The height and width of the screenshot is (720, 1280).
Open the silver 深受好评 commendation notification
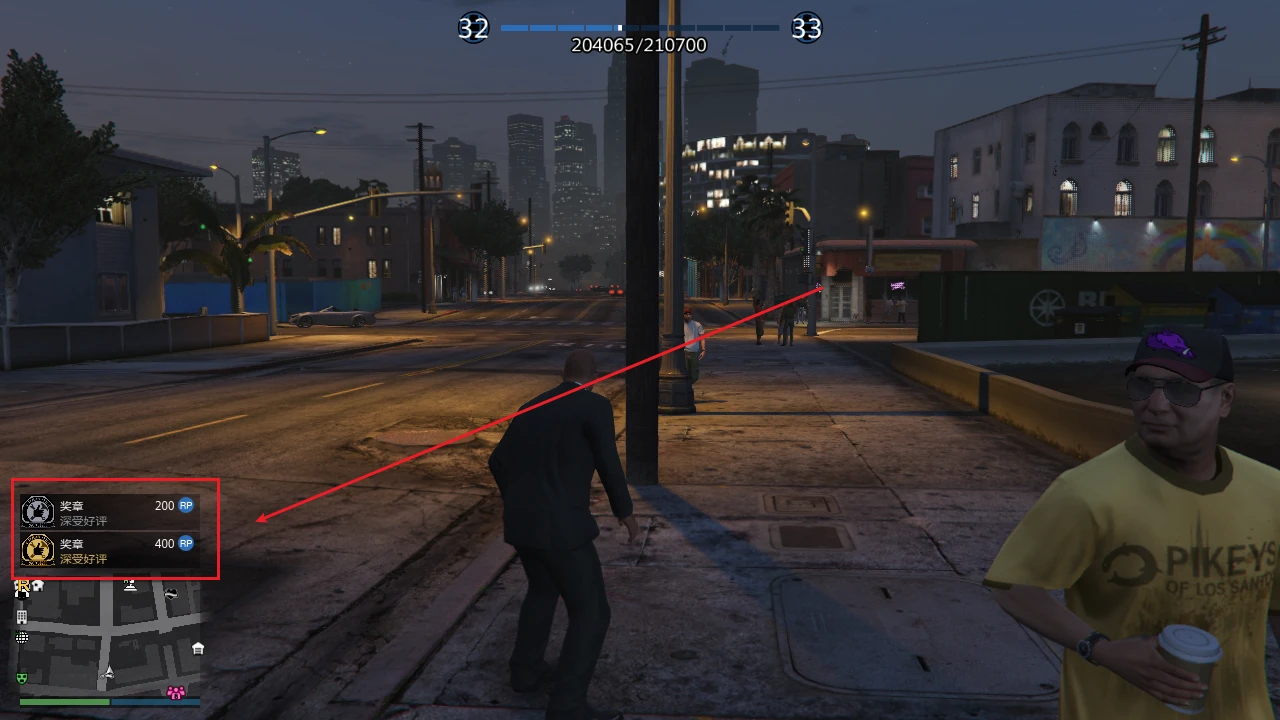tap(83, 520)
